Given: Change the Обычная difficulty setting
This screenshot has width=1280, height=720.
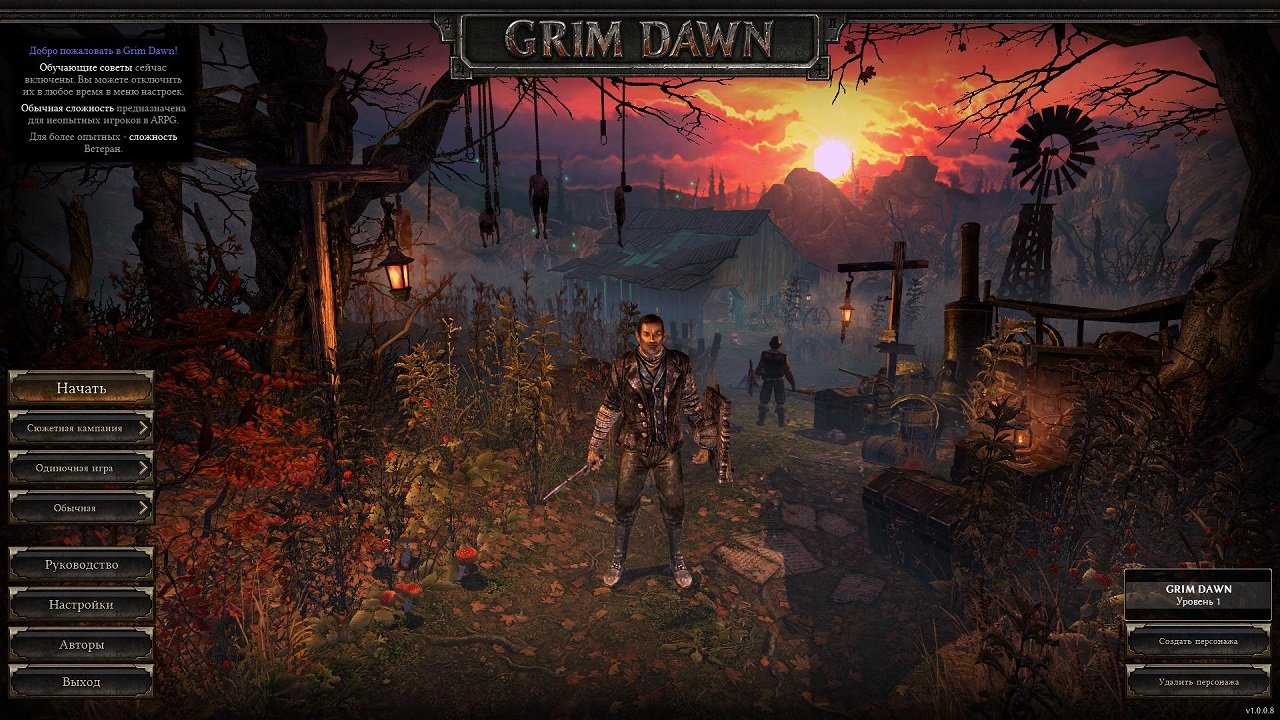Looking at the screenshot, I should coord(79,507).
